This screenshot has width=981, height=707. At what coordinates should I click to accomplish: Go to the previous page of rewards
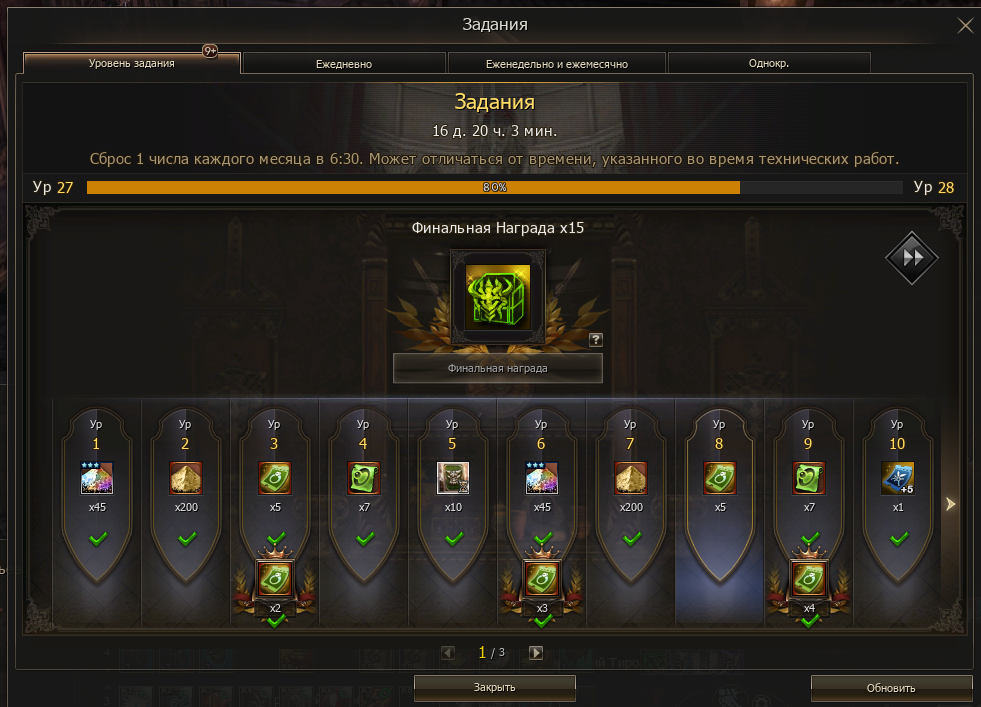[x=448, y=653]
